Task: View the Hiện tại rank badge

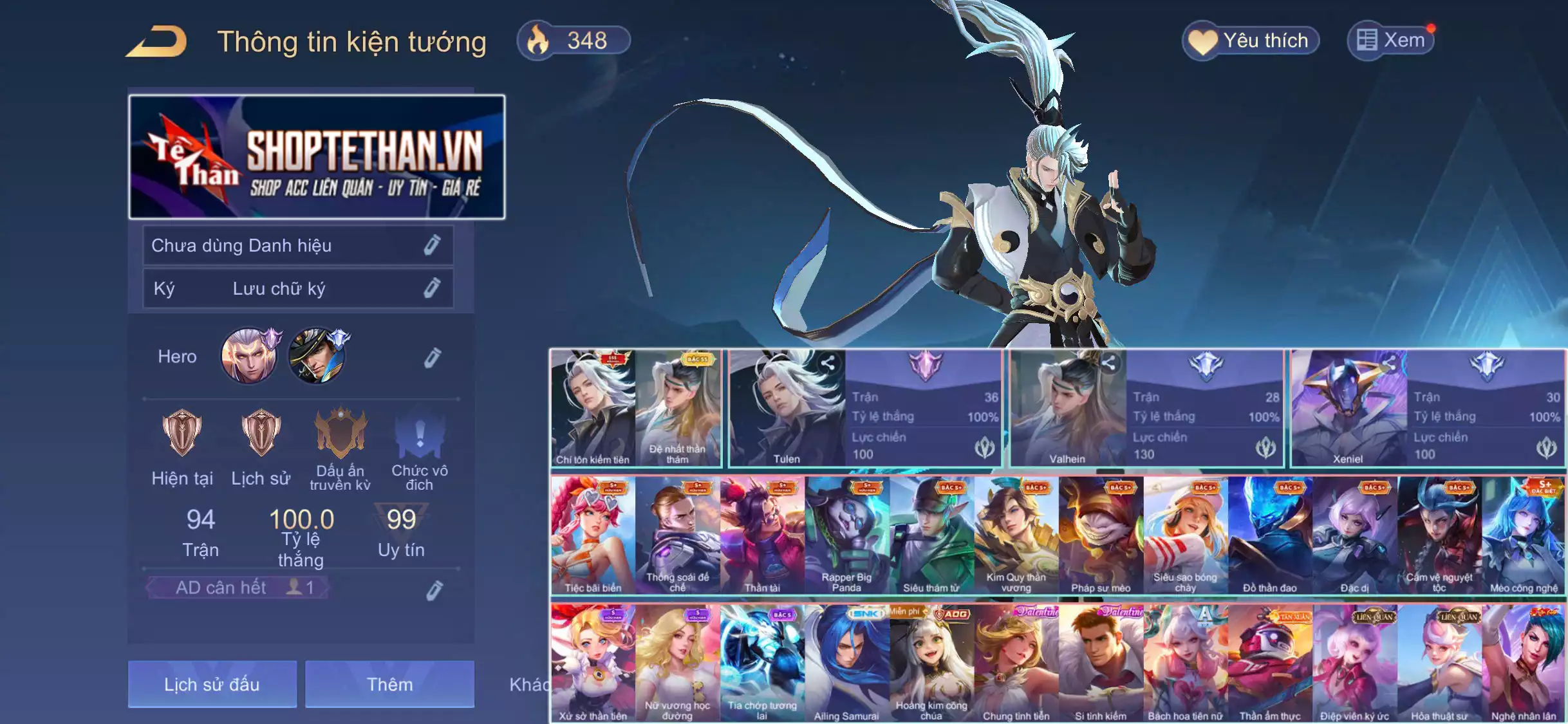Action: 182,432
